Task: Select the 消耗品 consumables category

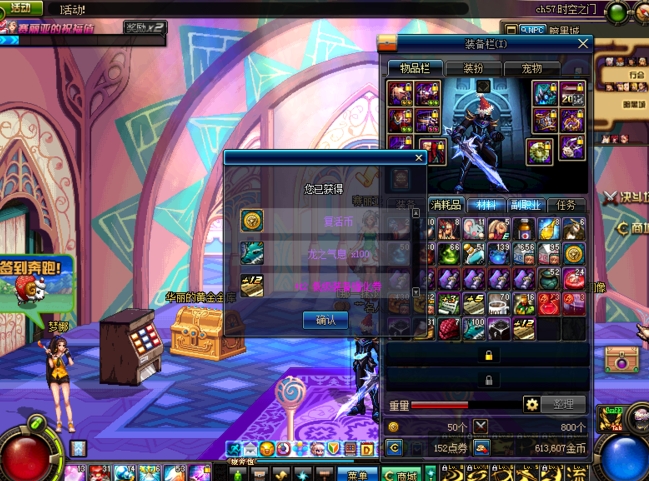Action: pyautogui.click(x=446, y=204)
